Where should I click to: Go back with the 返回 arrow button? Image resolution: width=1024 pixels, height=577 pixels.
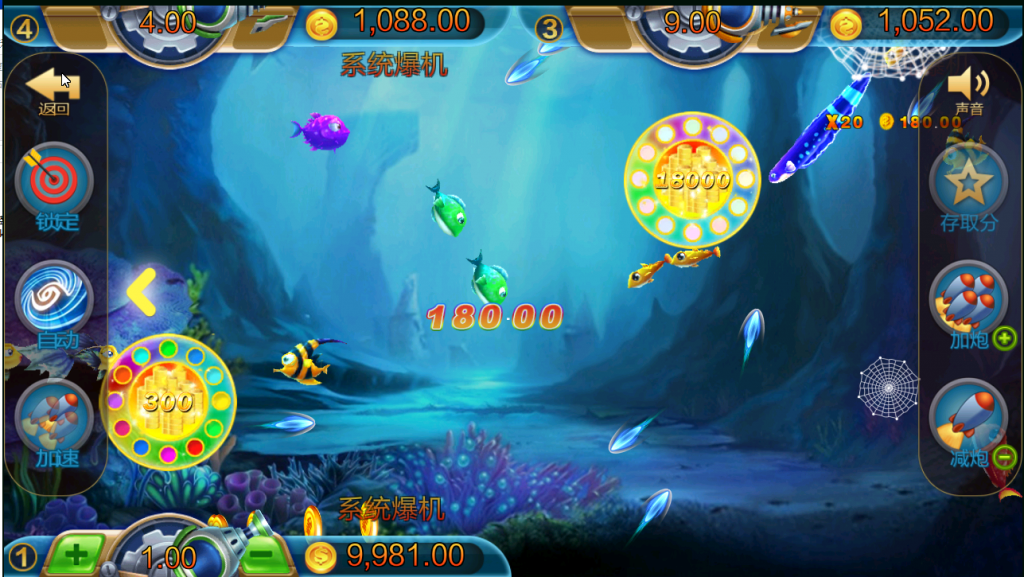[53, 88]
